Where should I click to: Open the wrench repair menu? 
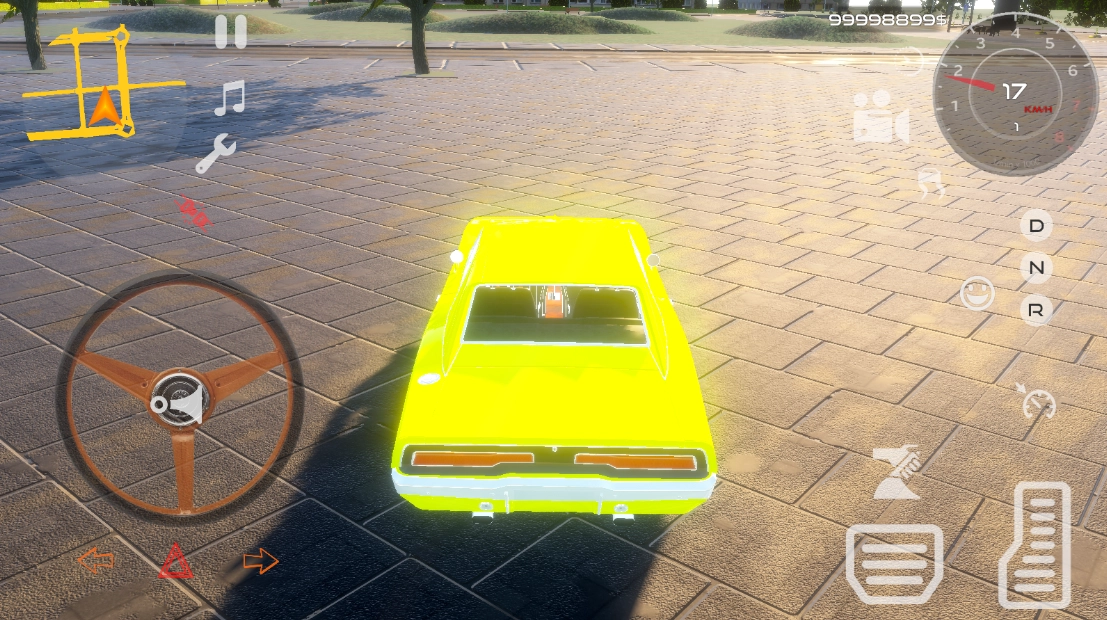point(215,155)
